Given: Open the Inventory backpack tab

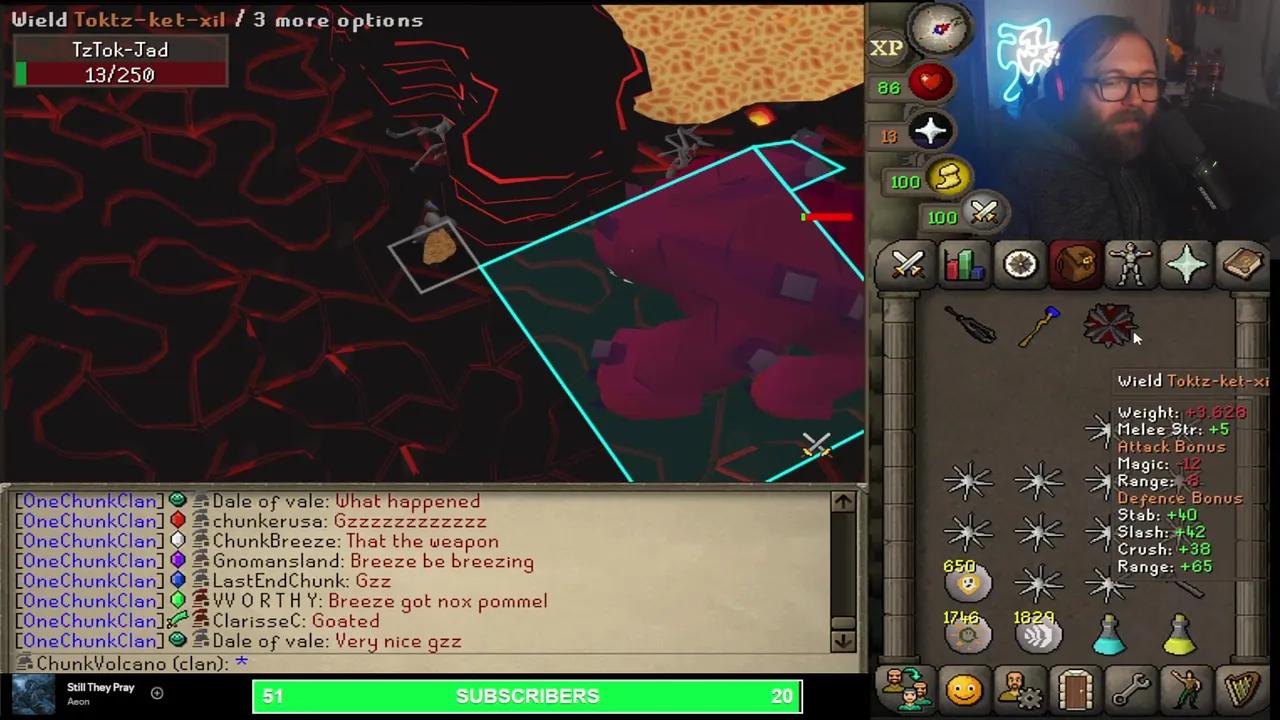Looking at the screenshot, I should (1075, 264).
